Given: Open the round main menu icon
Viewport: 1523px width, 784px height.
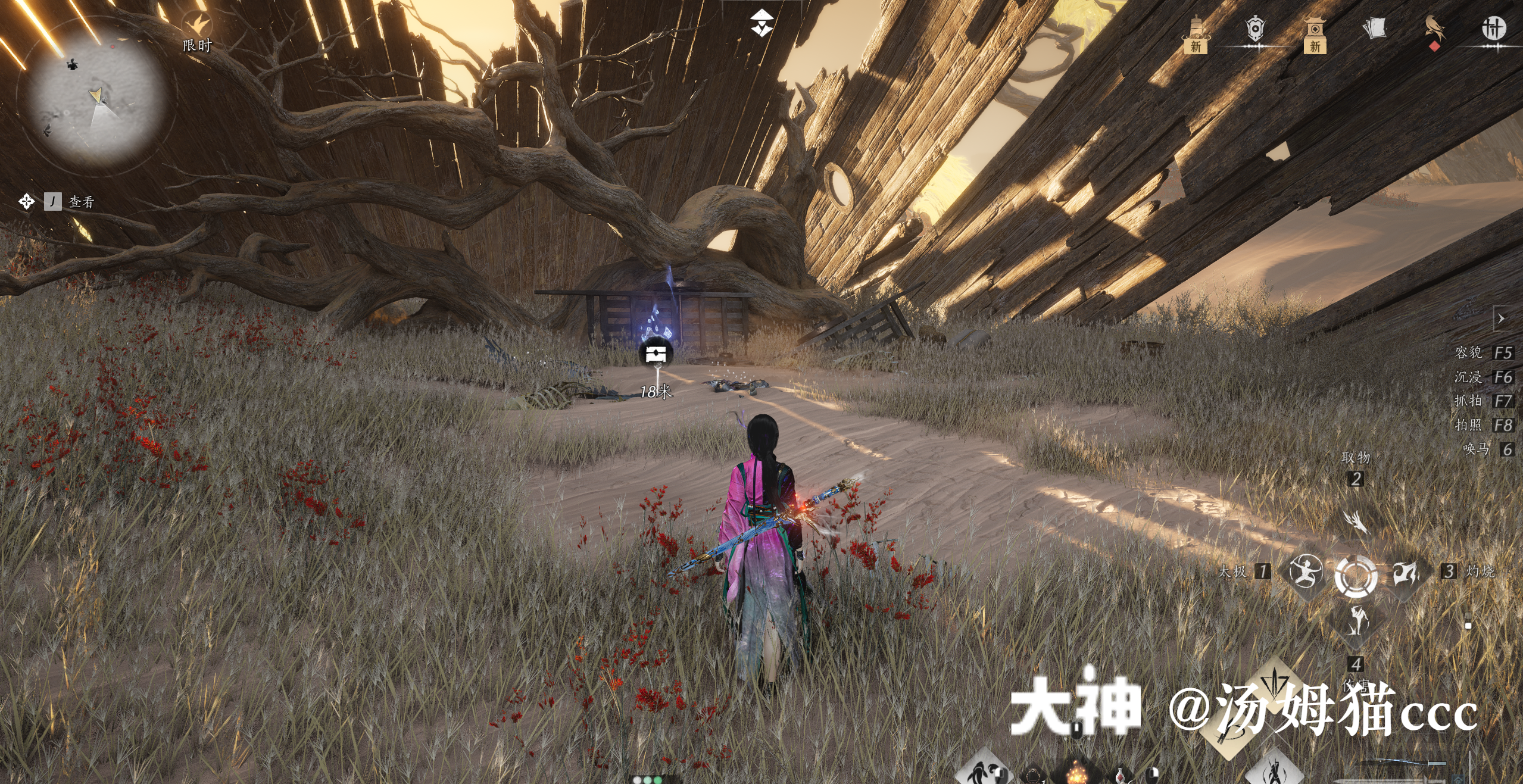Looking at the screenshot, I should click(1493, 28).
